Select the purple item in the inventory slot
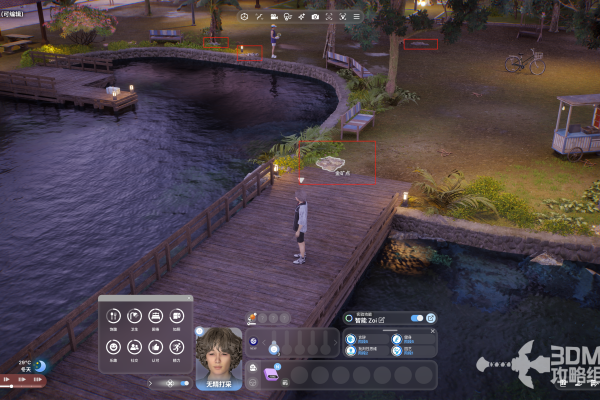Viewport: 600px width, 400px height. tap(271, 372)
